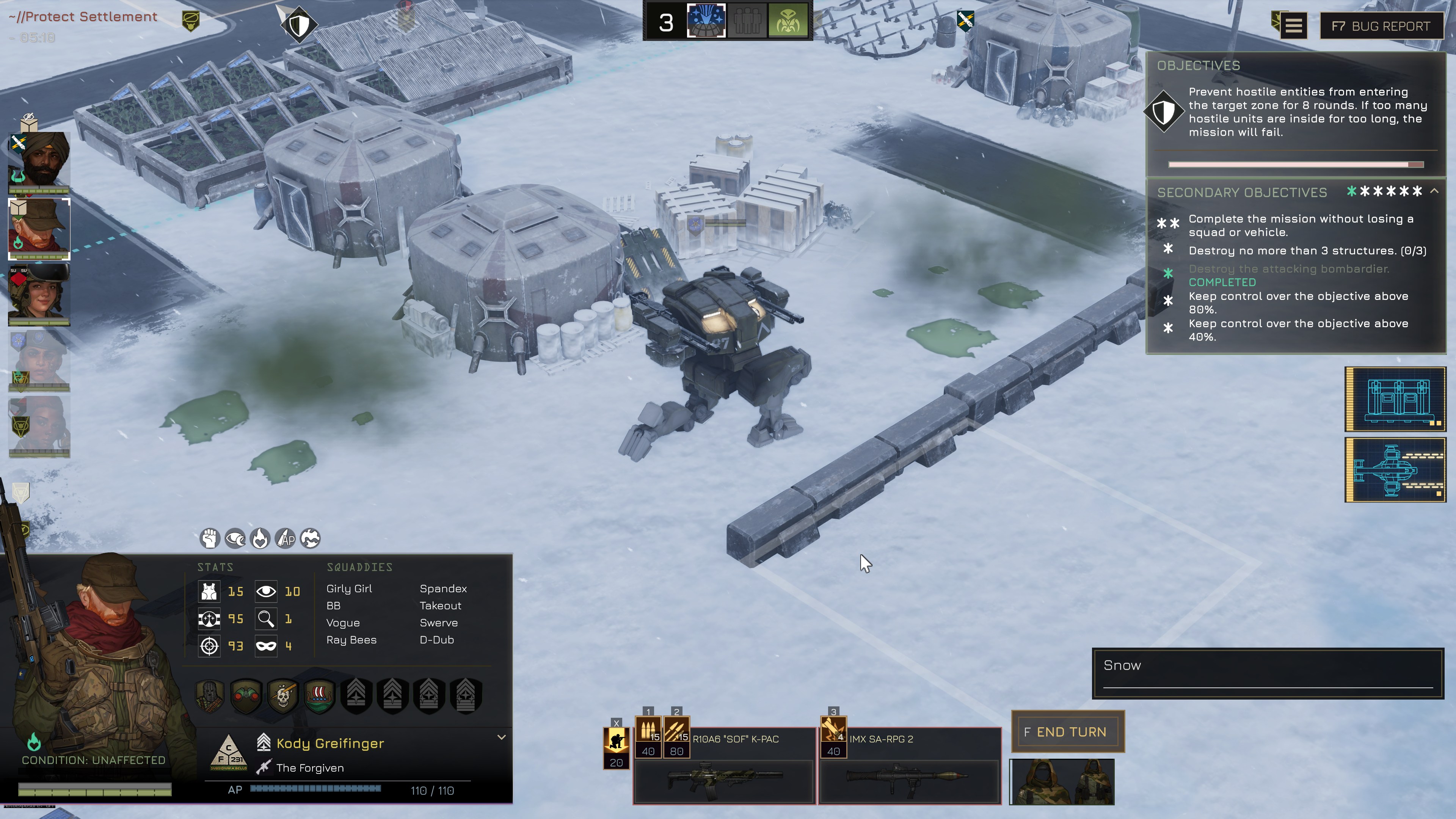This screenshot has height=819, width=1456.
Task: Select the skull-and-pencil perk badge
Action: coord(282,695)
